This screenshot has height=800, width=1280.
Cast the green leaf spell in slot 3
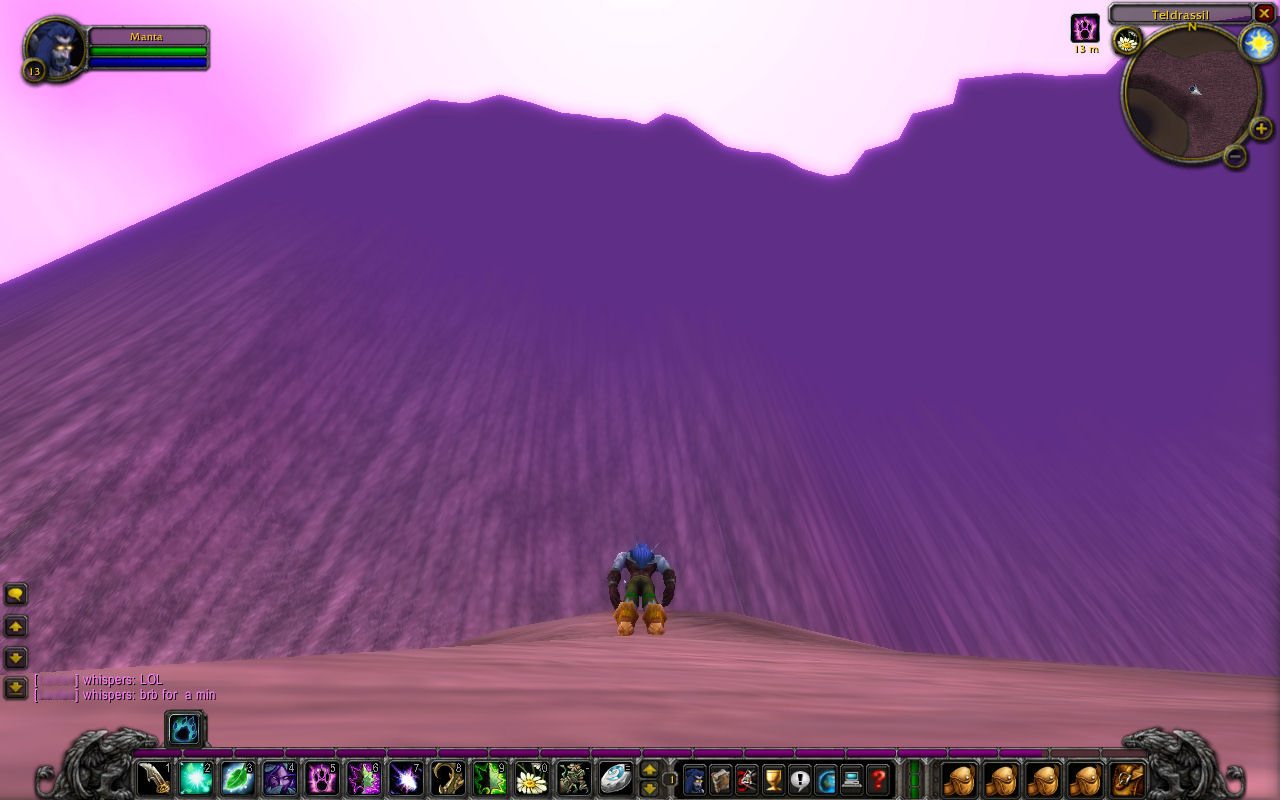click(x=238, y=778)
